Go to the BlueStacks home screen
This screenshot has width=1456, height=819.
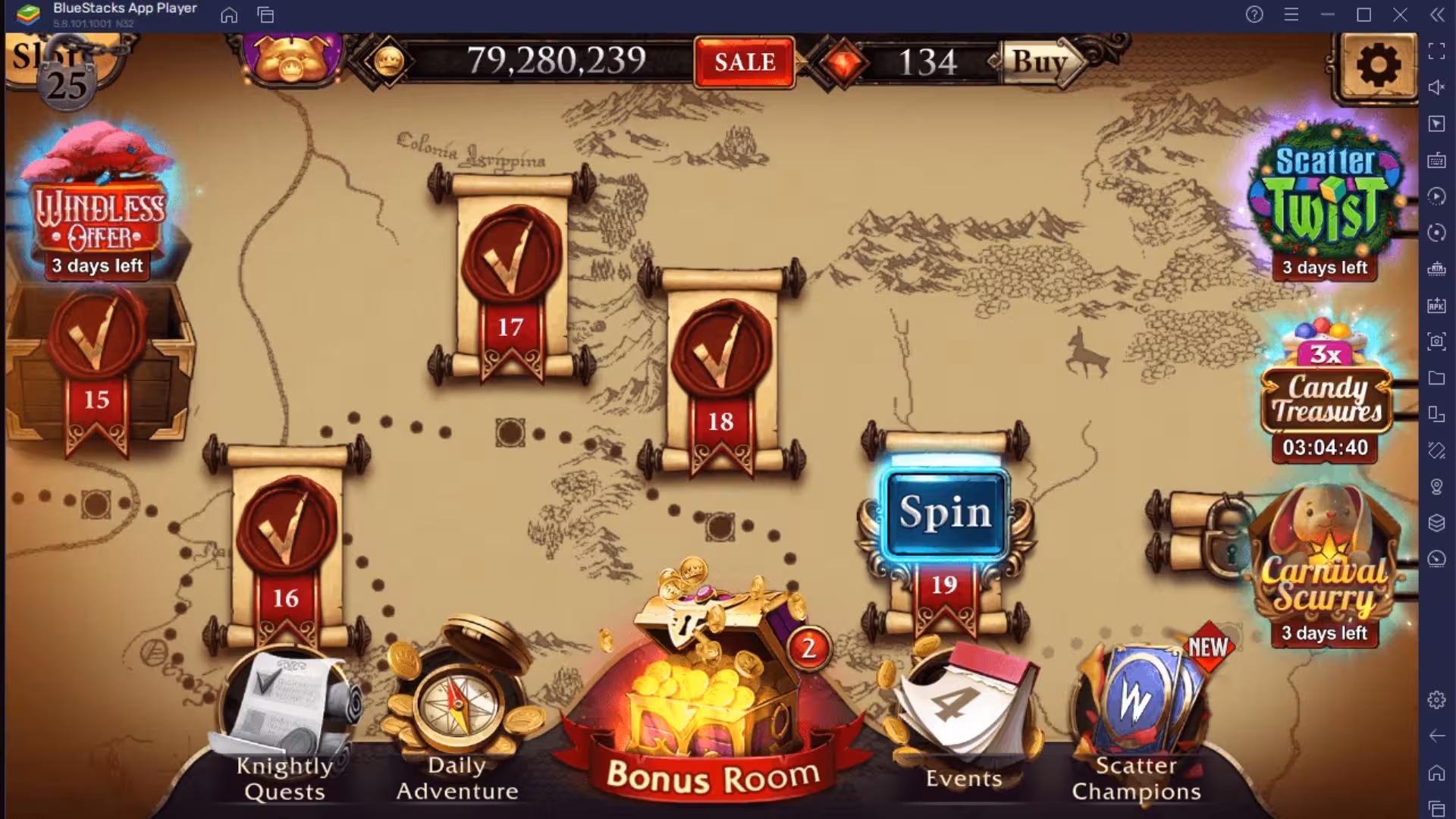(x=229, y=15)
